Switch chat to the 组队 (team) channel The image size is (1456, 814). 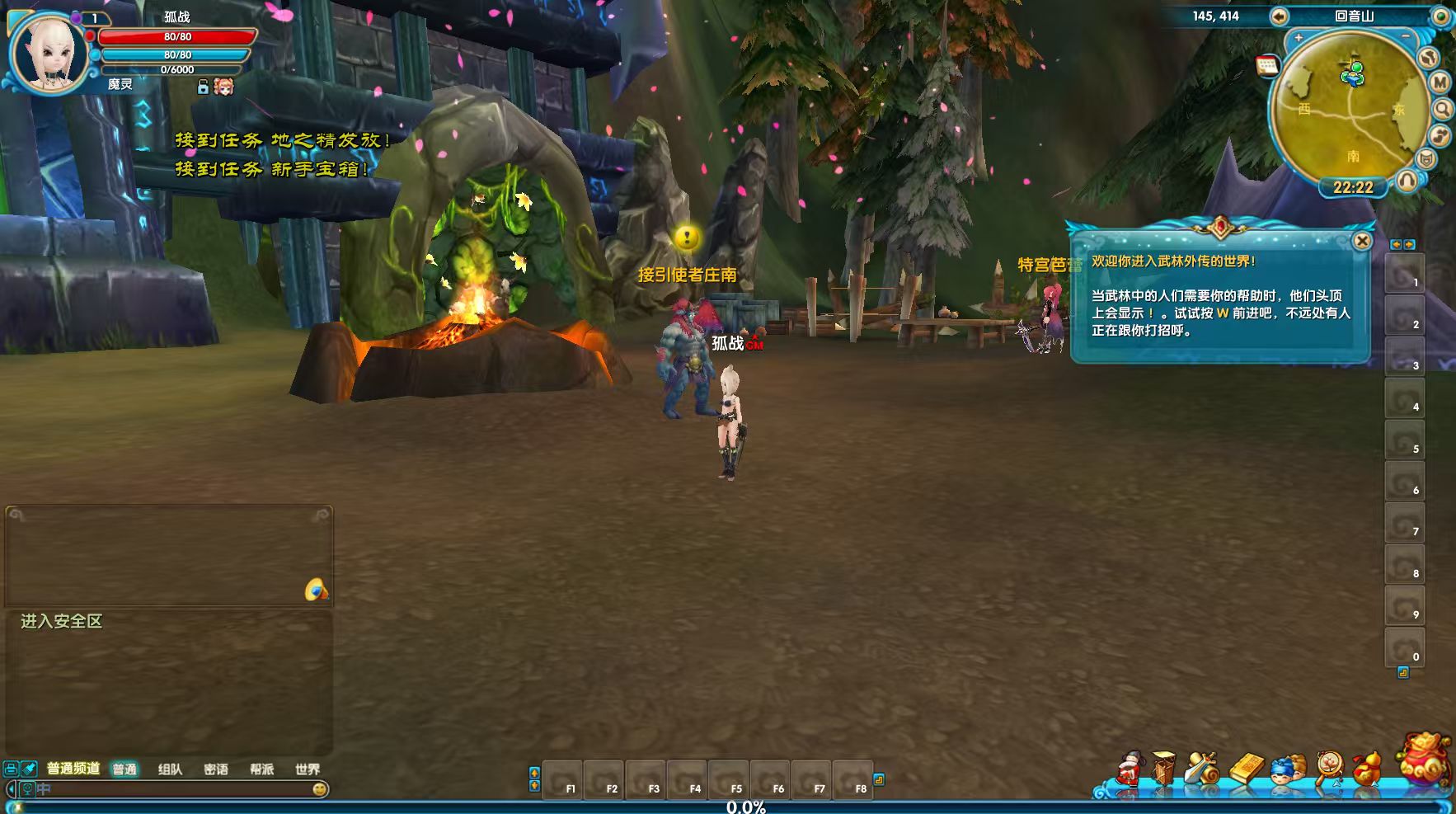pos(170,769)
